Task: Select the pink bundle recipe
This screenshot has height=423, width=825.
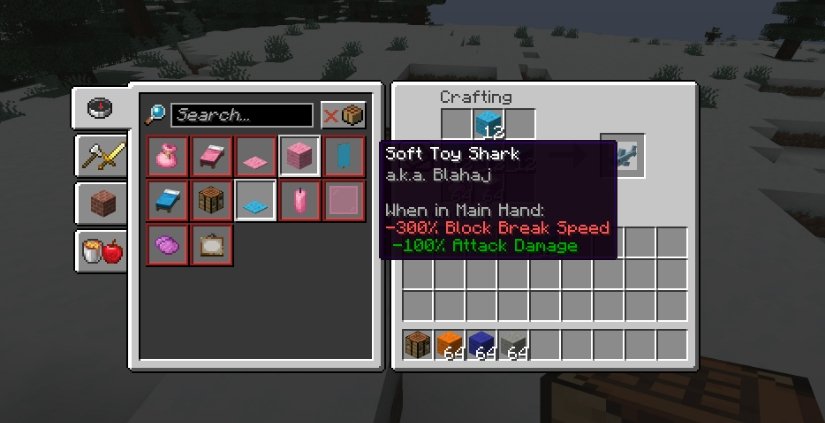Action: point(166,156)
